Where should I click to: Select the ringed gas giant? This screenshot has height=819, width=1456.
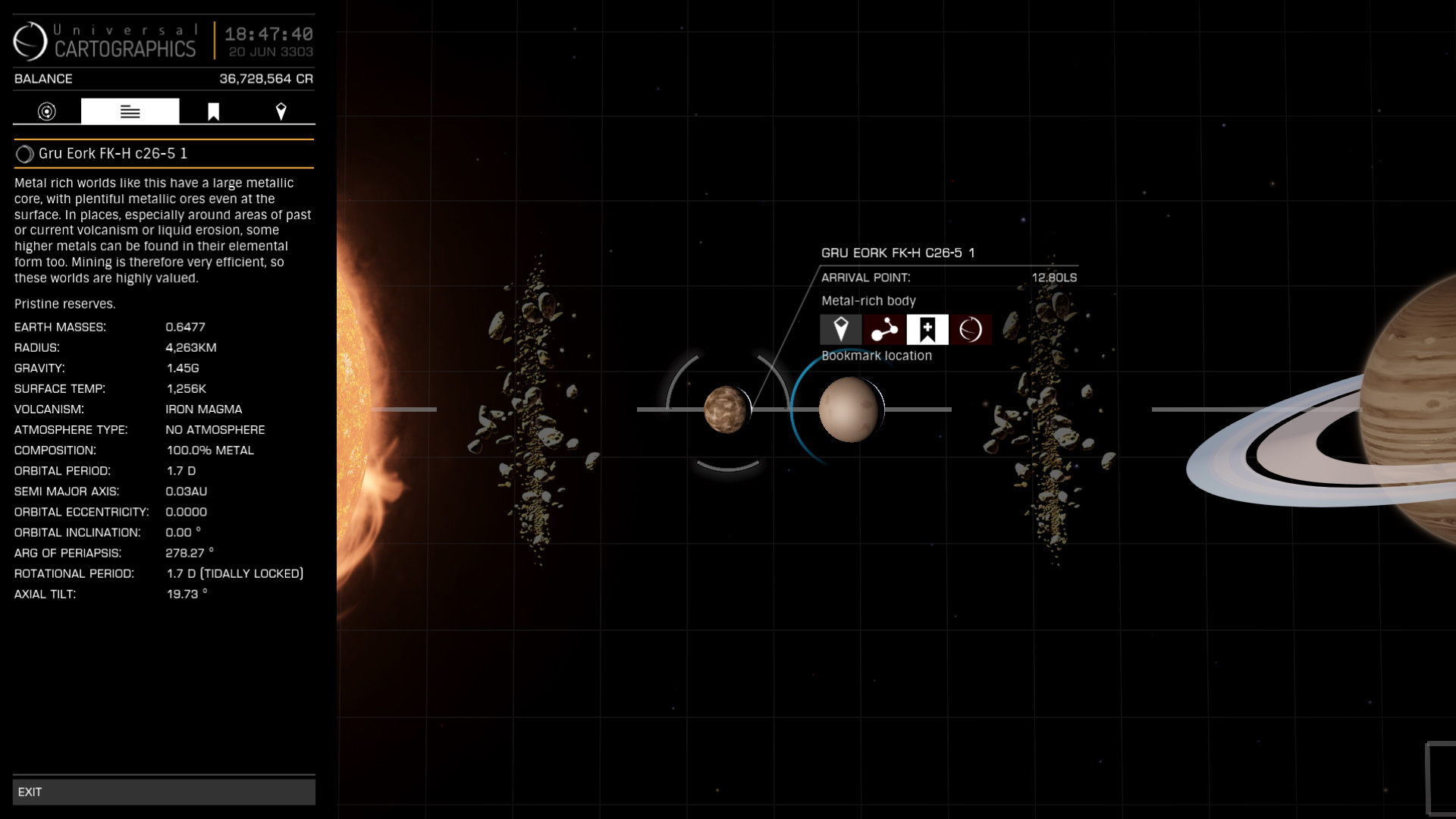(x=1410, y=409)
